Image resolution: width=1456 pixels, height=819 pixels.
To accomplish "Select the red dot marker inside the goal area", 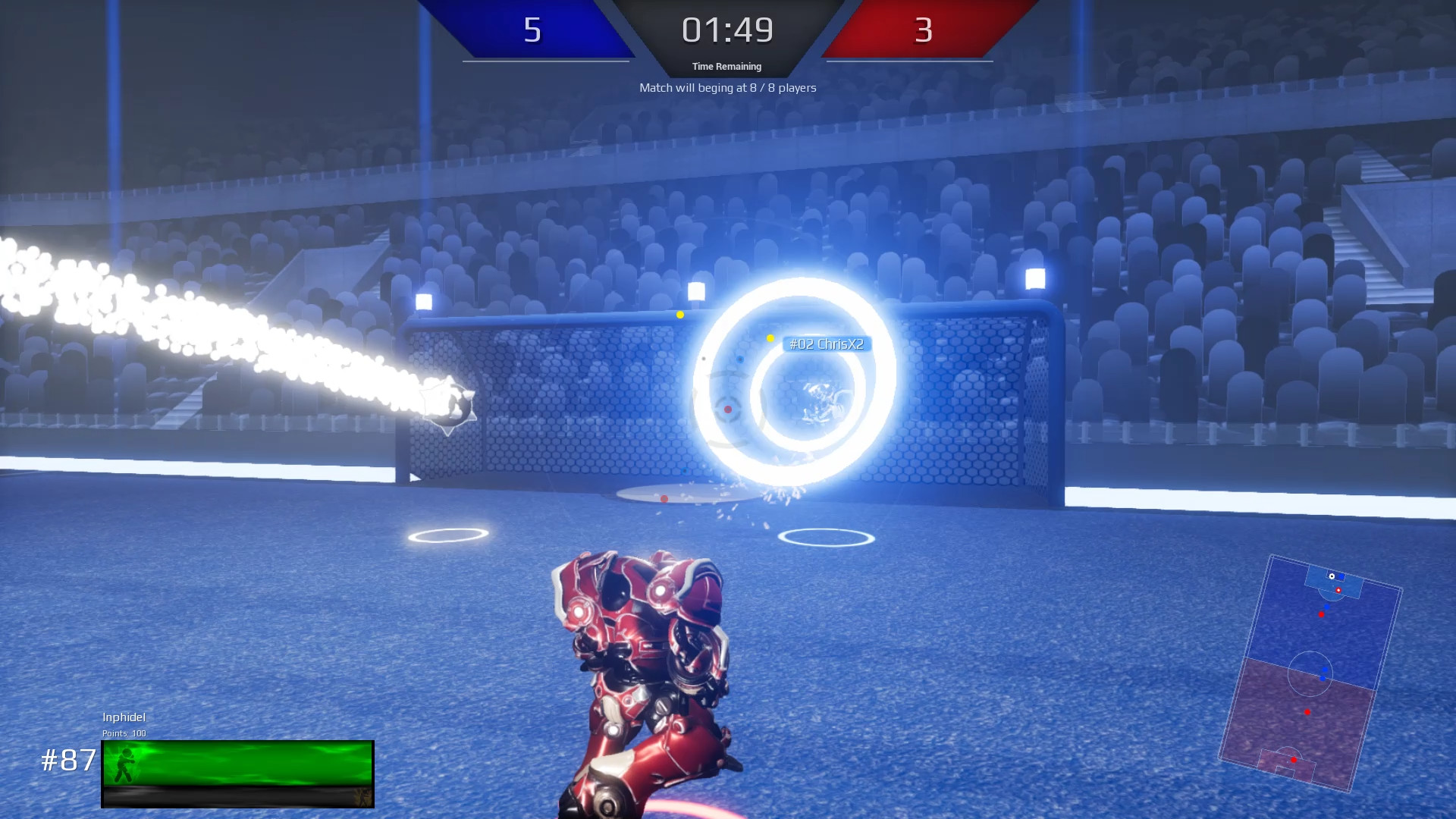I will 729,408.
